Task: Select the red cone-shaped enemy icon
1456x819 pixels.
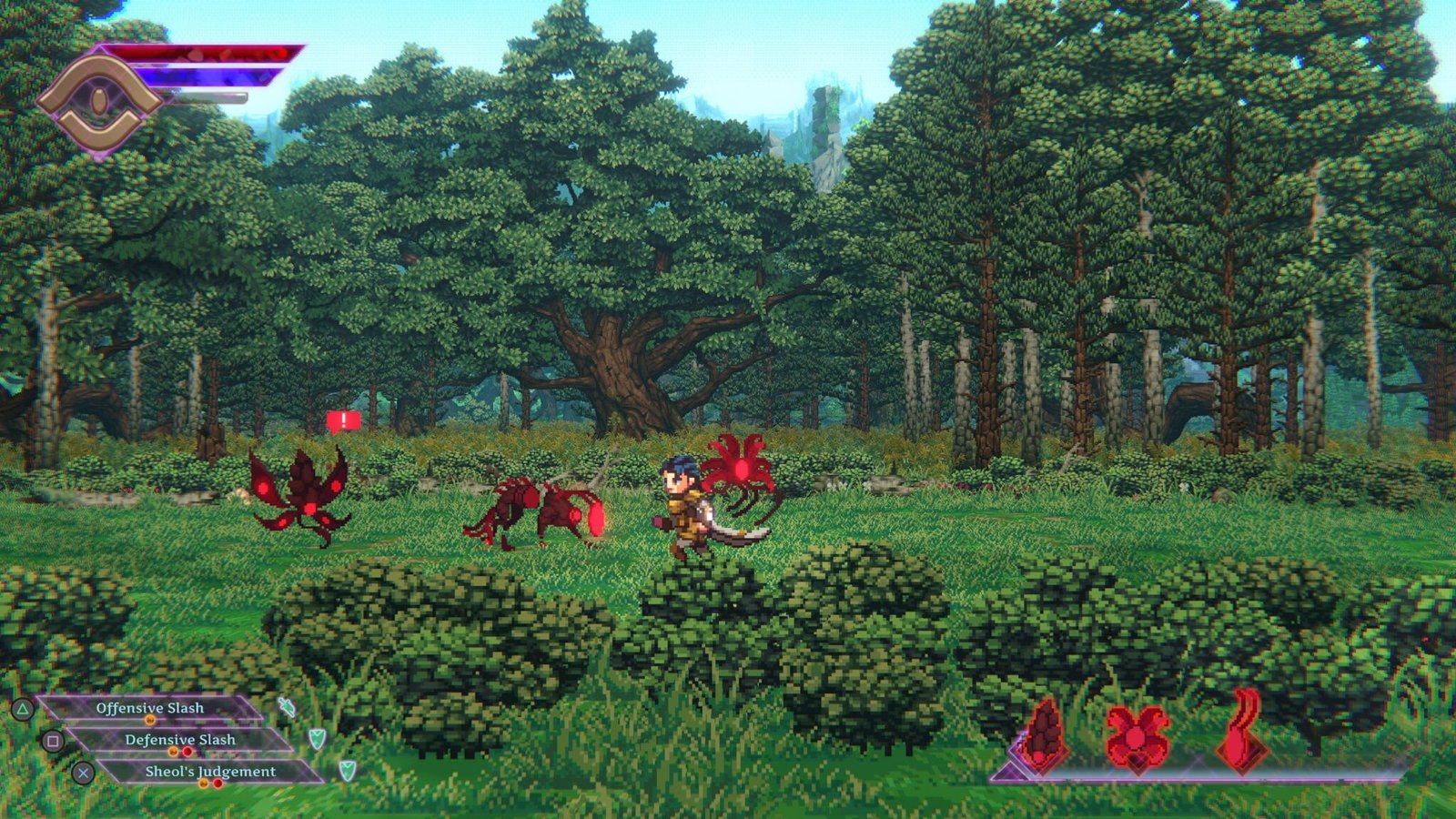Action: 1043,735
